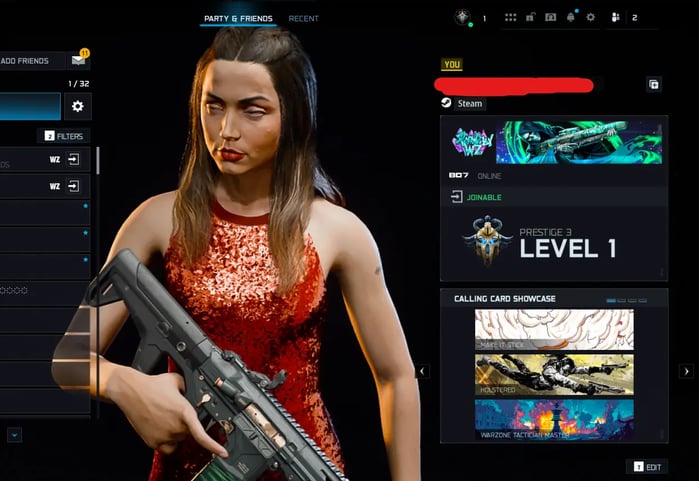This screenshot has height=481, width=699.
Task: Show next showcase with the right arrow
Action: tap(686, 371)
